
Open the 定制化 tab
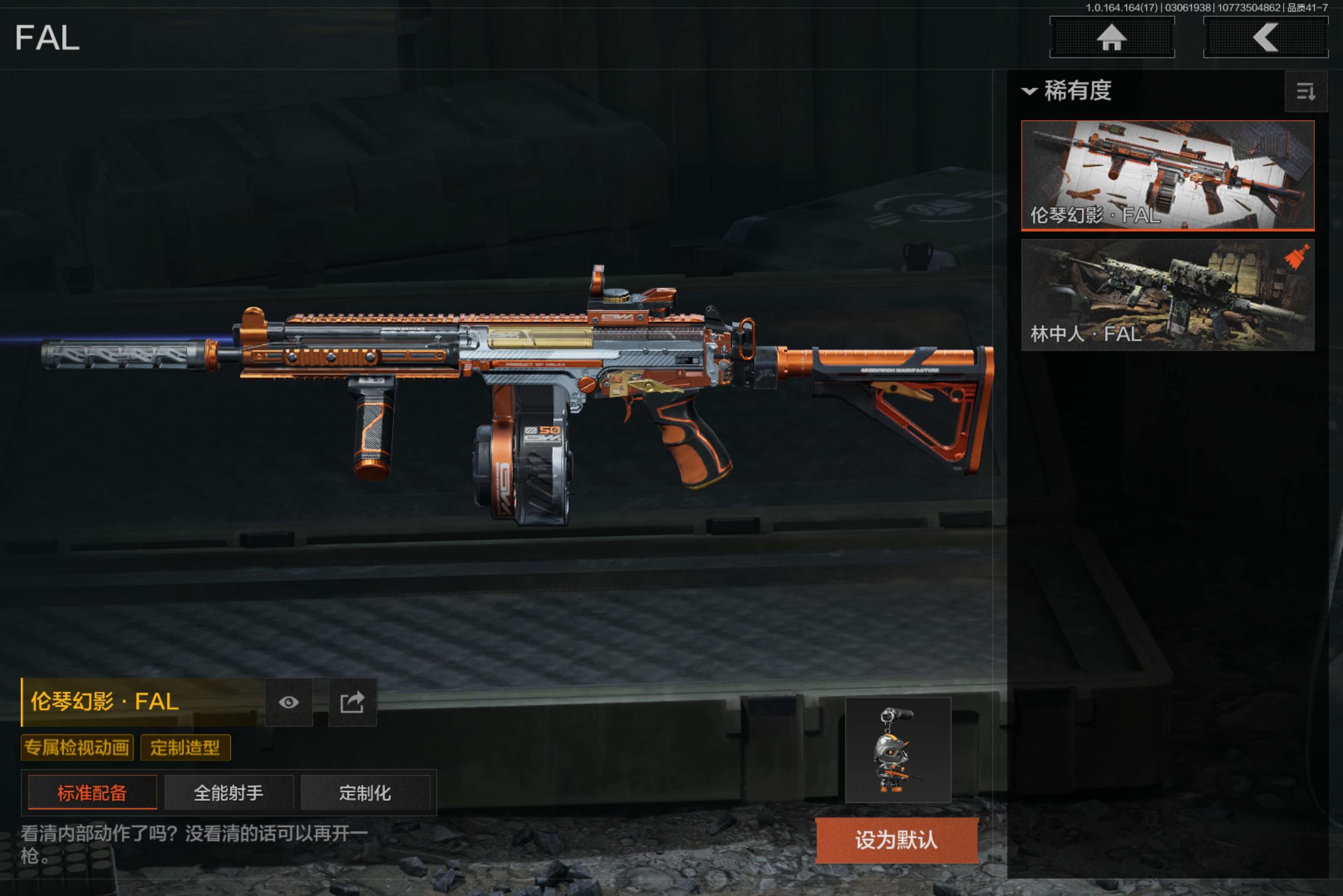[365, 792]
